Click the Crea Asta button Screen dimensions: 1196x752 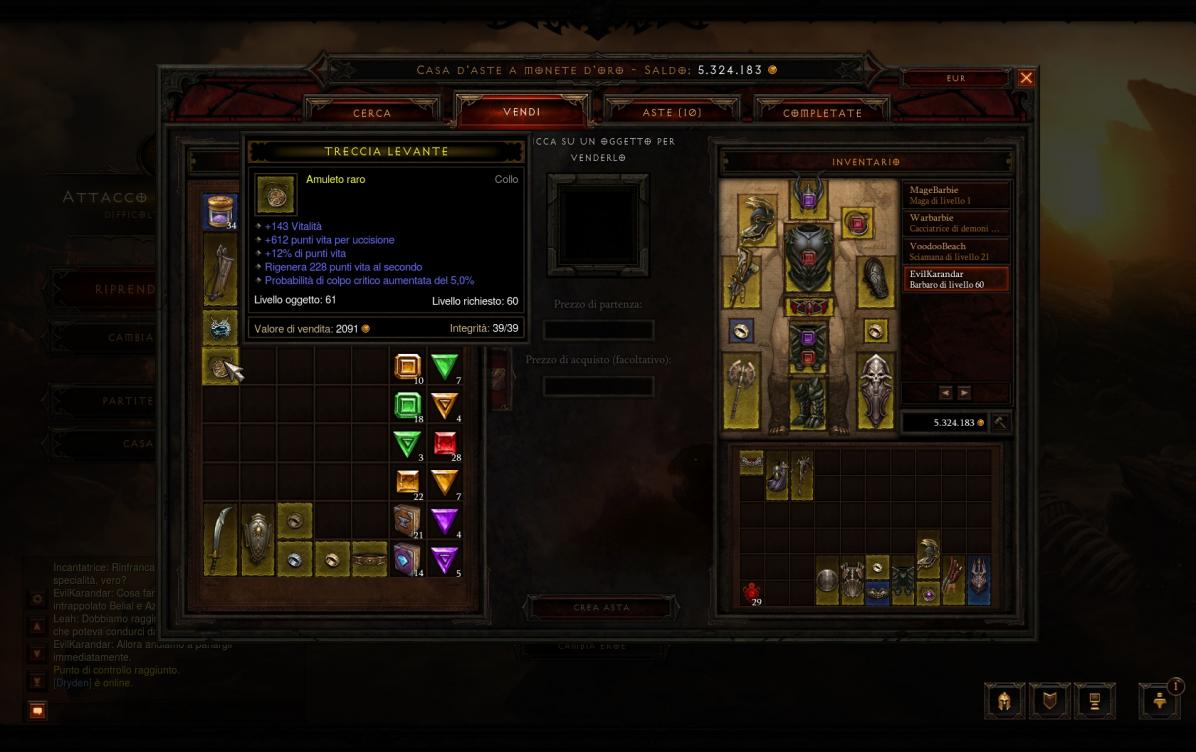point(601,607)
